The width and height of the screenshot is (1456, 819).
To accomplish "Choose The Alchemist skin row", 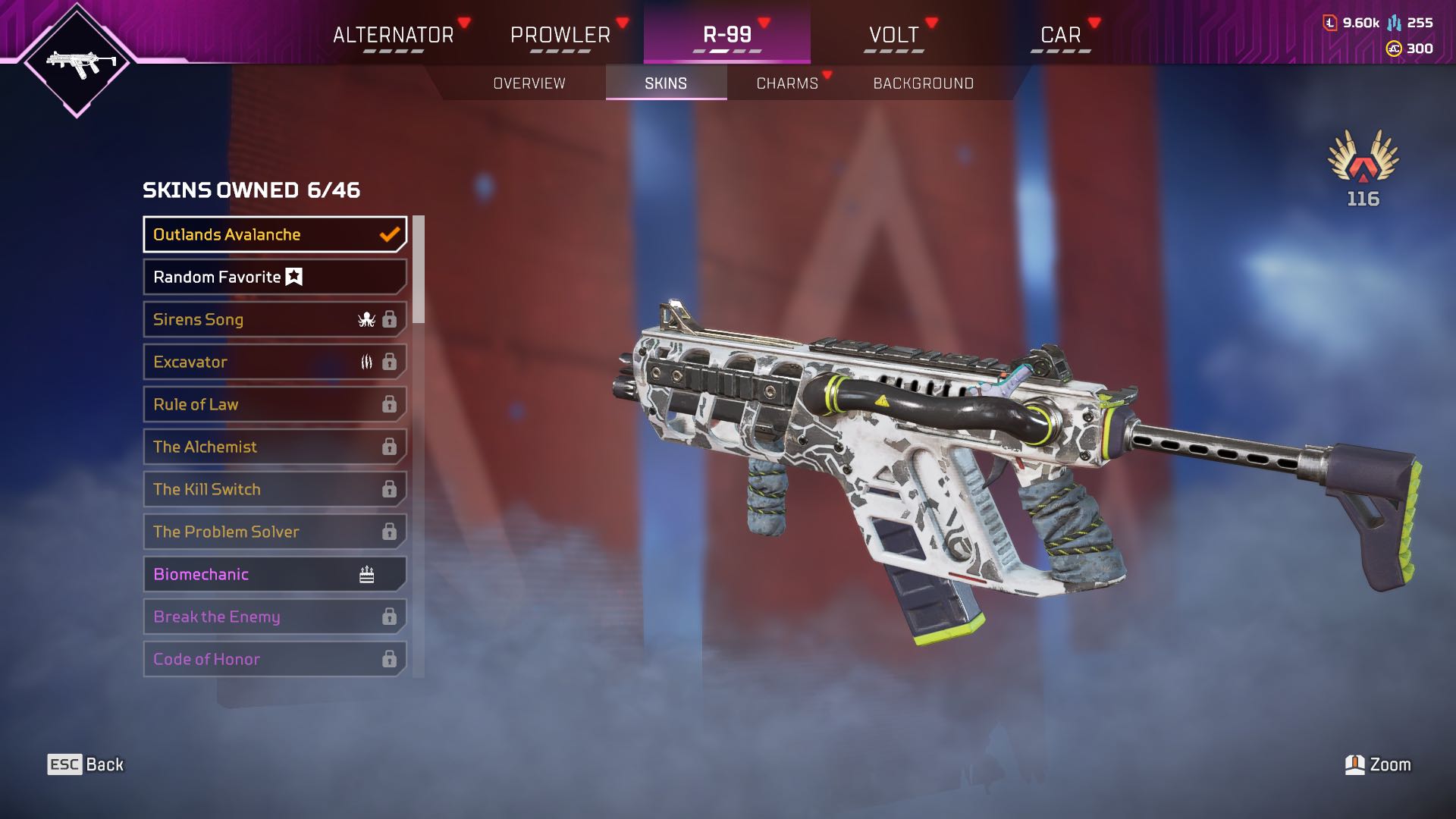I will click(x=275, y=447).
